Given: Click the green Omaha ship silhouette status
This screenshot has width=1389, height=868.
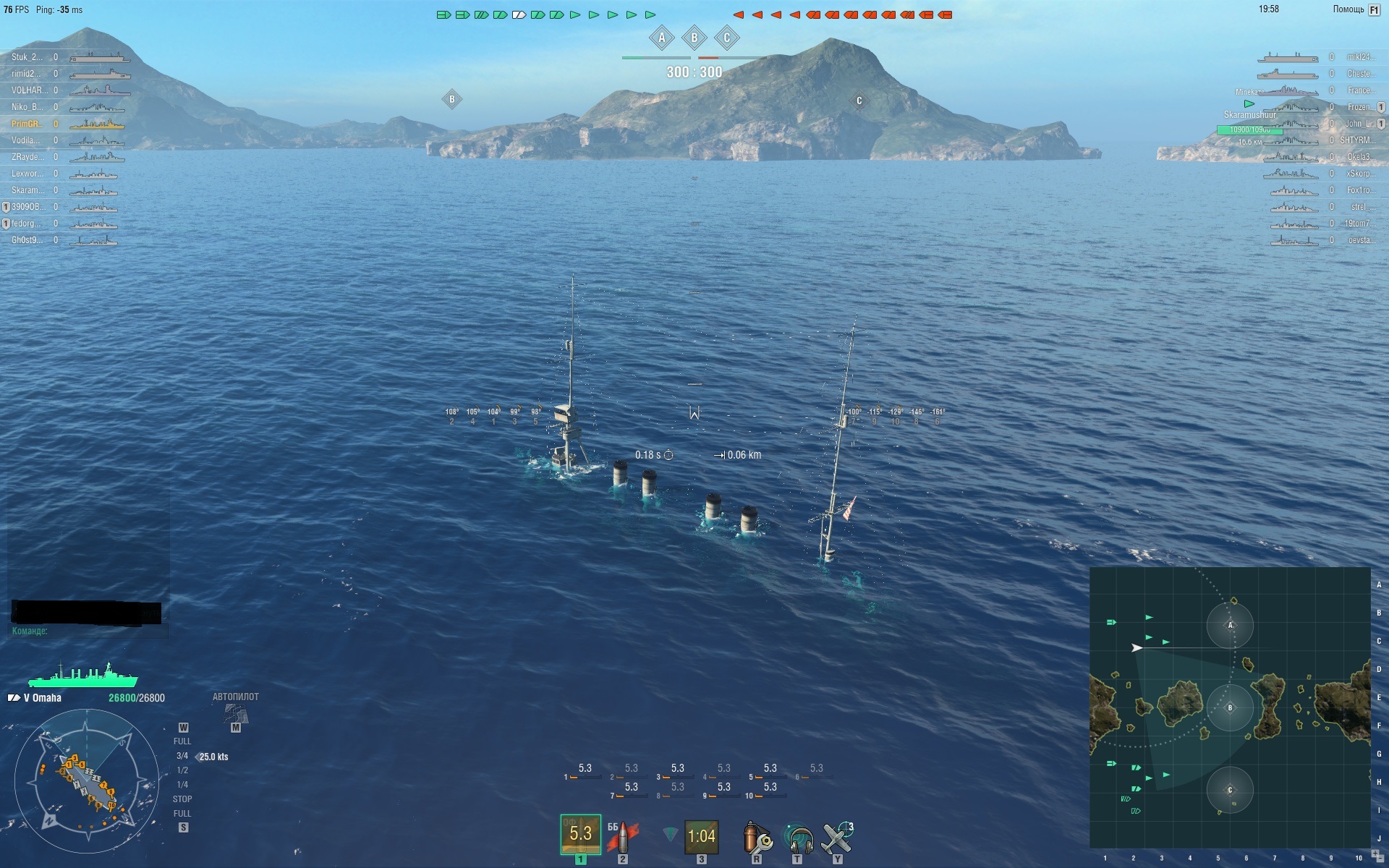Looking at the screenshot, I should pyautogui.click(x=82, y=676).
